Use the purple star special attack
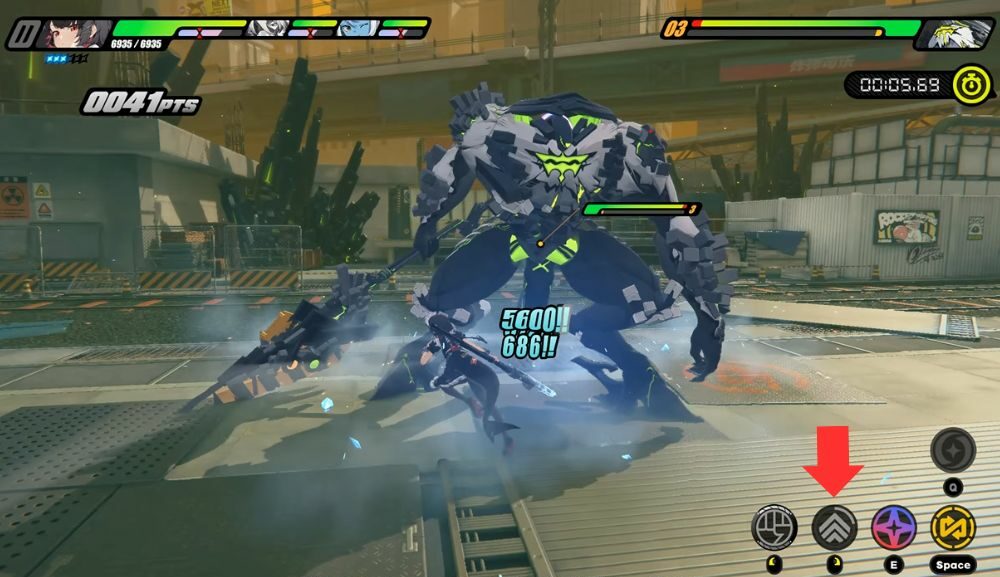This screenshot has width=1000, height=577. [893, 527]
